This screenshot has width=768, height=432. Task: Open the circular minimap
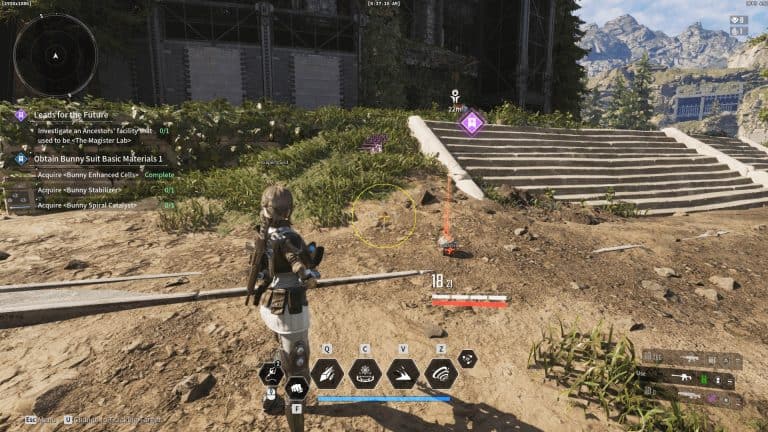[55, 55]
